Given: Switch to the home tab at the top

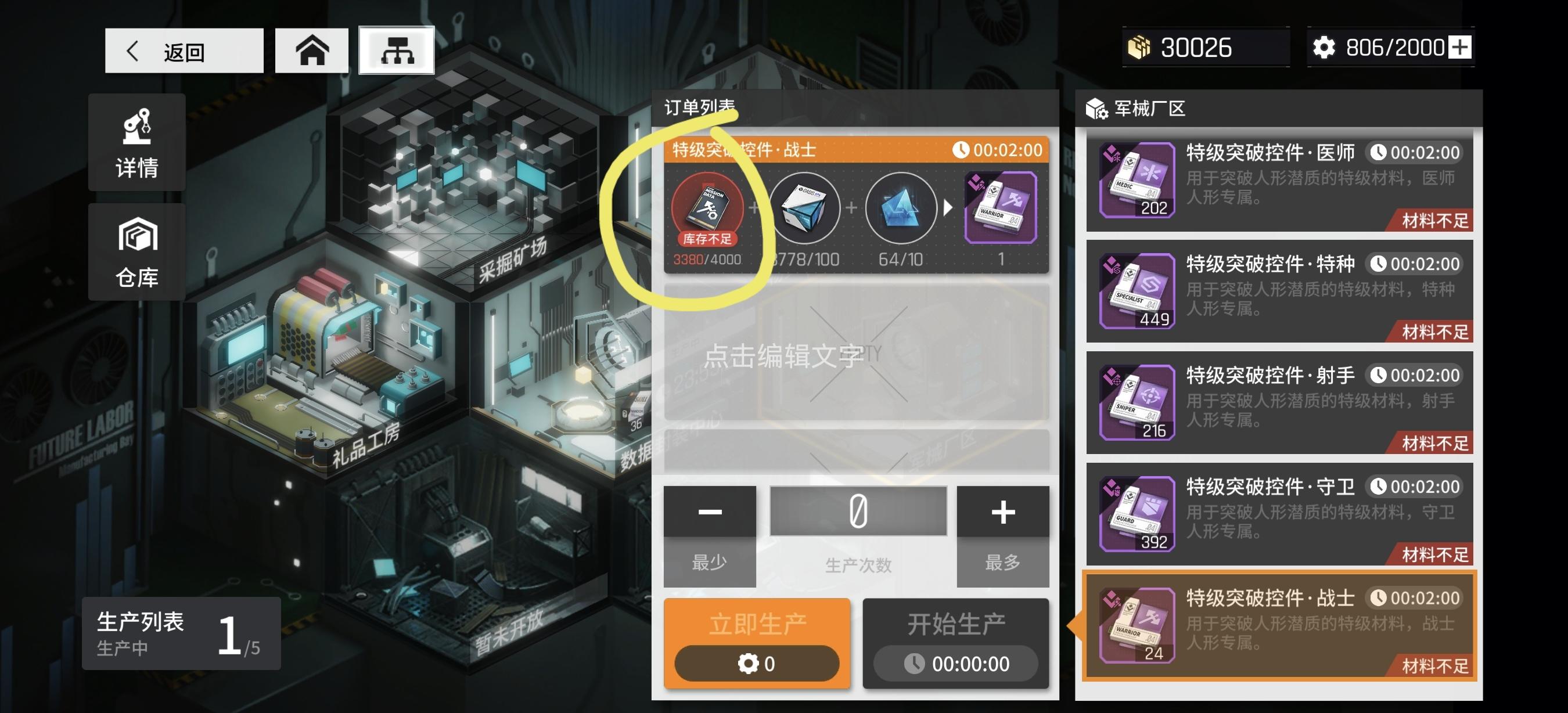Looking at the screenshot, I should (312, 50).
